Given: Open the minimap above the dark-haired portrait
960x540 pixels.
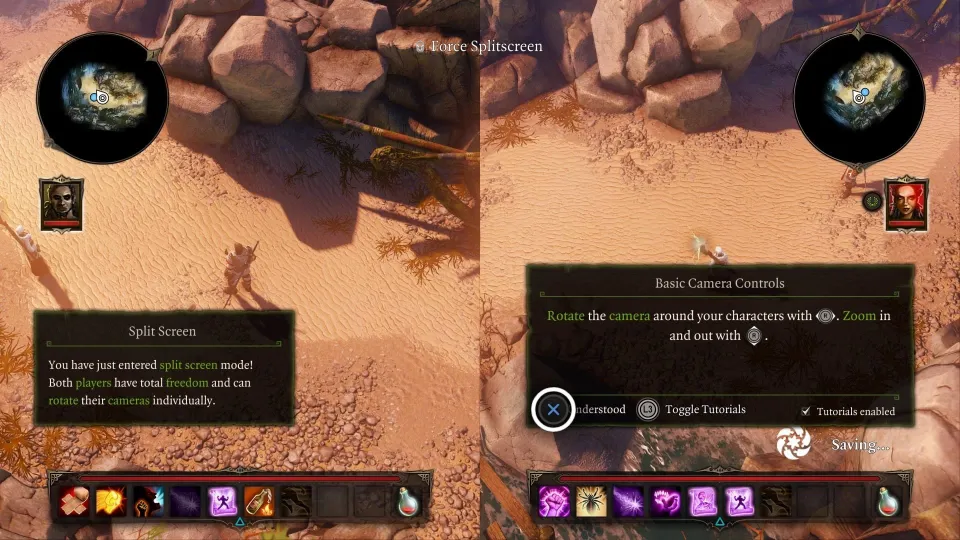Looking at the screenshot, I should pyautogui.click(x=102, y=96).
